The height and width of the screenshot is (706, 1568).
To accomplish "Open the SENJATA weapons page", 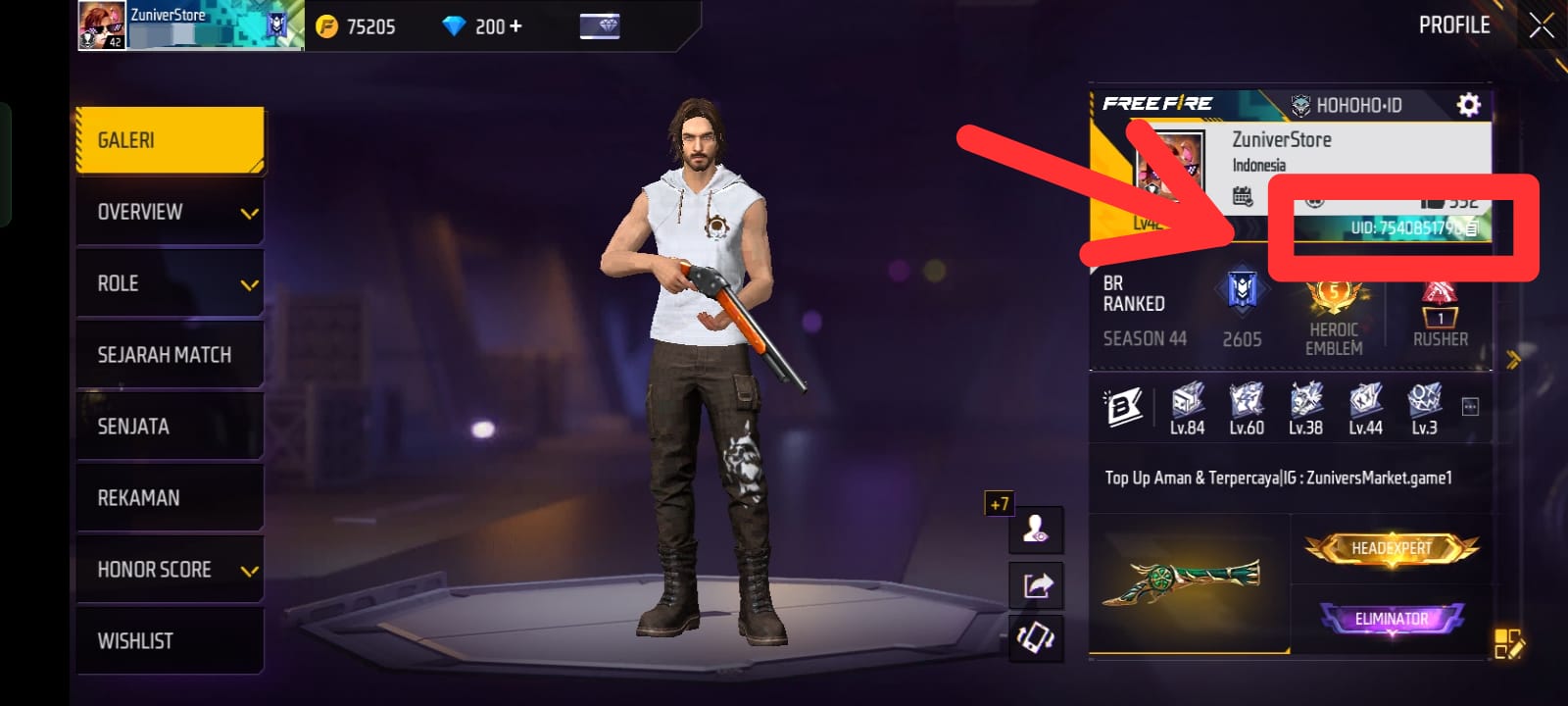I will coord(170,427).
